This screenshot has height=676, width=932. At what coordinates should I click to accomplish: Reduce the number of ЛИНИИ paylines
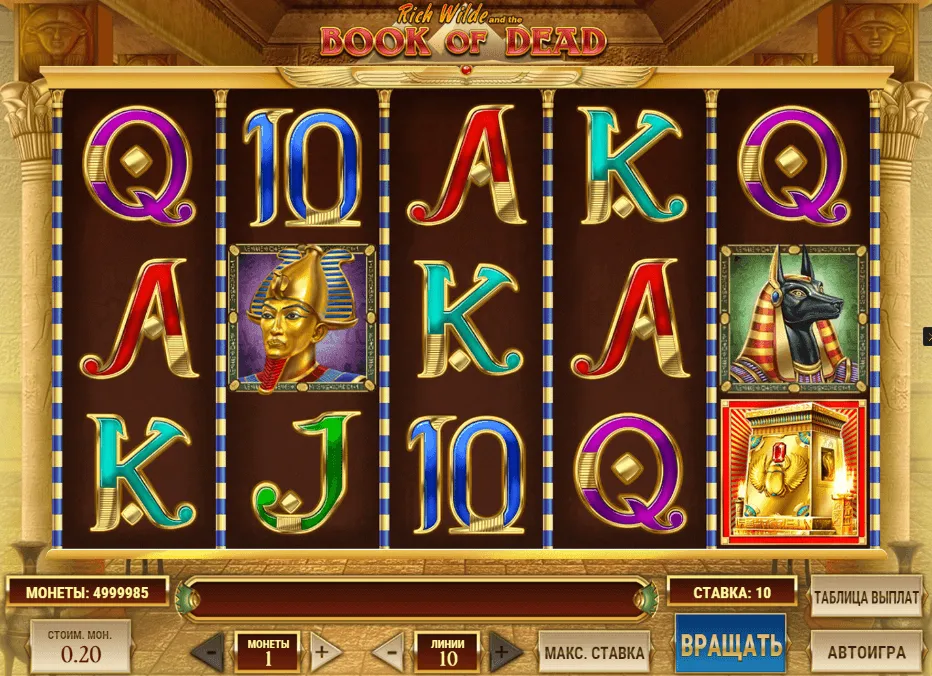(391, 654)
